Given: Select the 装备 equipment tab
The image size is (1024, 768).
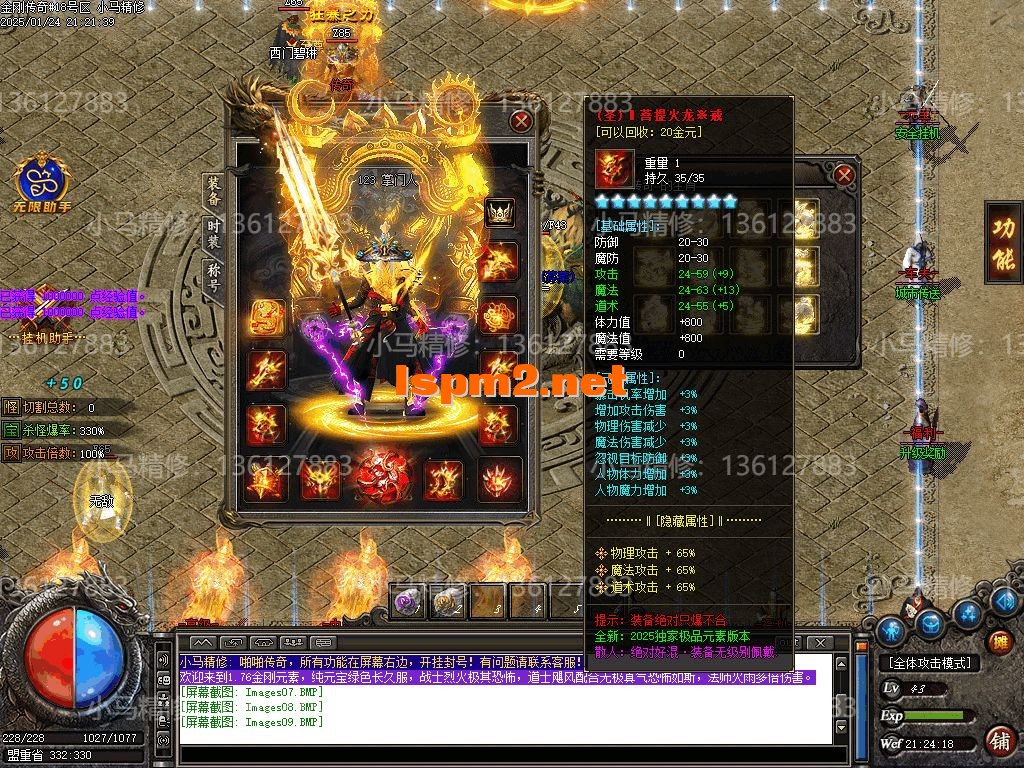Looking at the screenshot, I should 214,191.
